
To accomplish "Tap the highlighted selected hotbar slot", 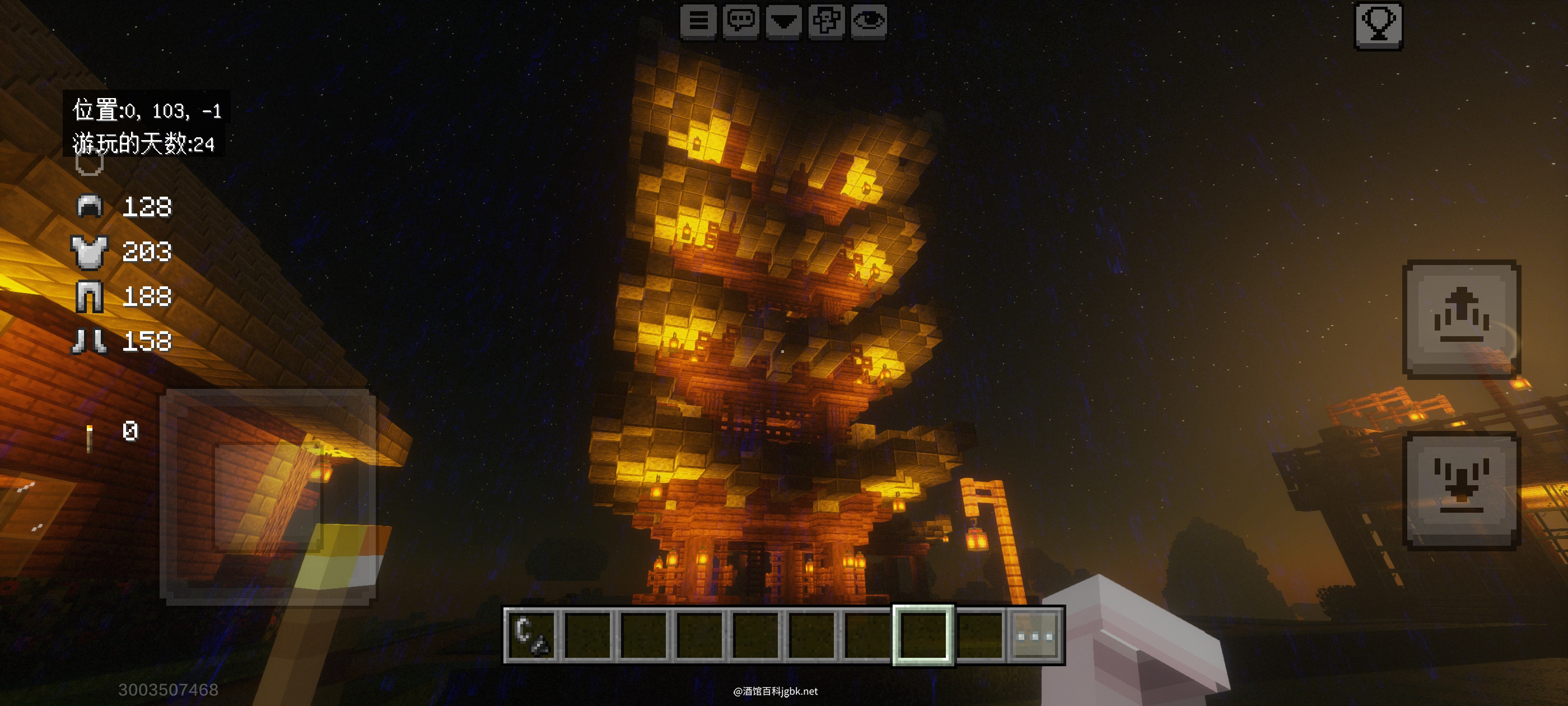I will point(923,635).
